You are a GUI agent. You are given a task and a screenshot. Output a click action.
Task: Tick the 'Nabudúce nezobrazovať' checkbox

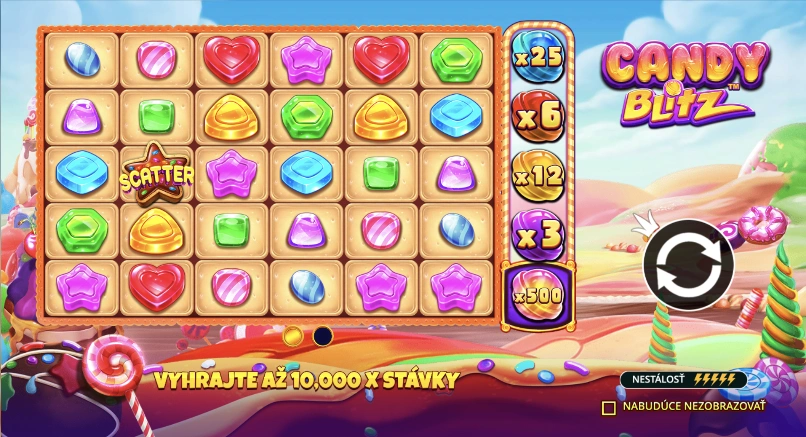tap(608, 407)
